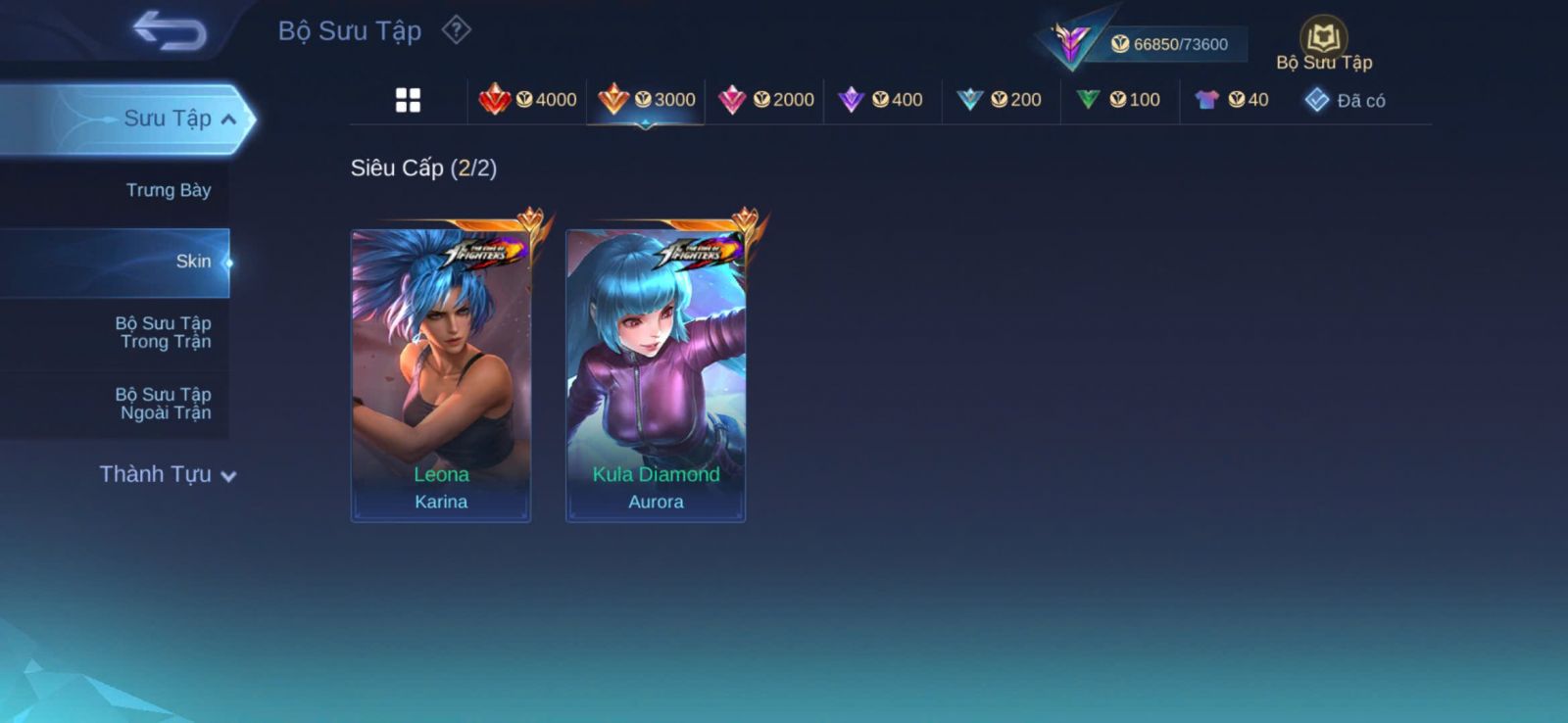Open the Trưng Bày menu entry
This screenshot has width=1568, height=723.
[168, 190]
